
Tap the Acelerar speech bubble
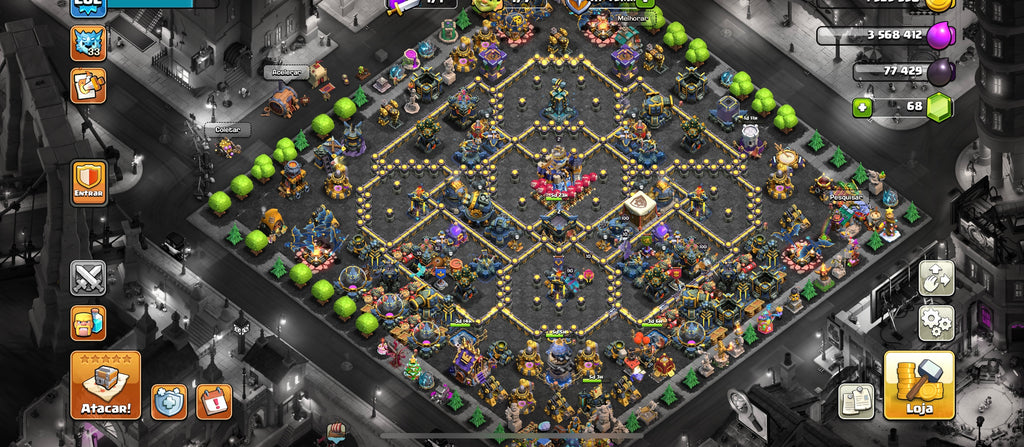pyautogui.click(x=285, y=72)
